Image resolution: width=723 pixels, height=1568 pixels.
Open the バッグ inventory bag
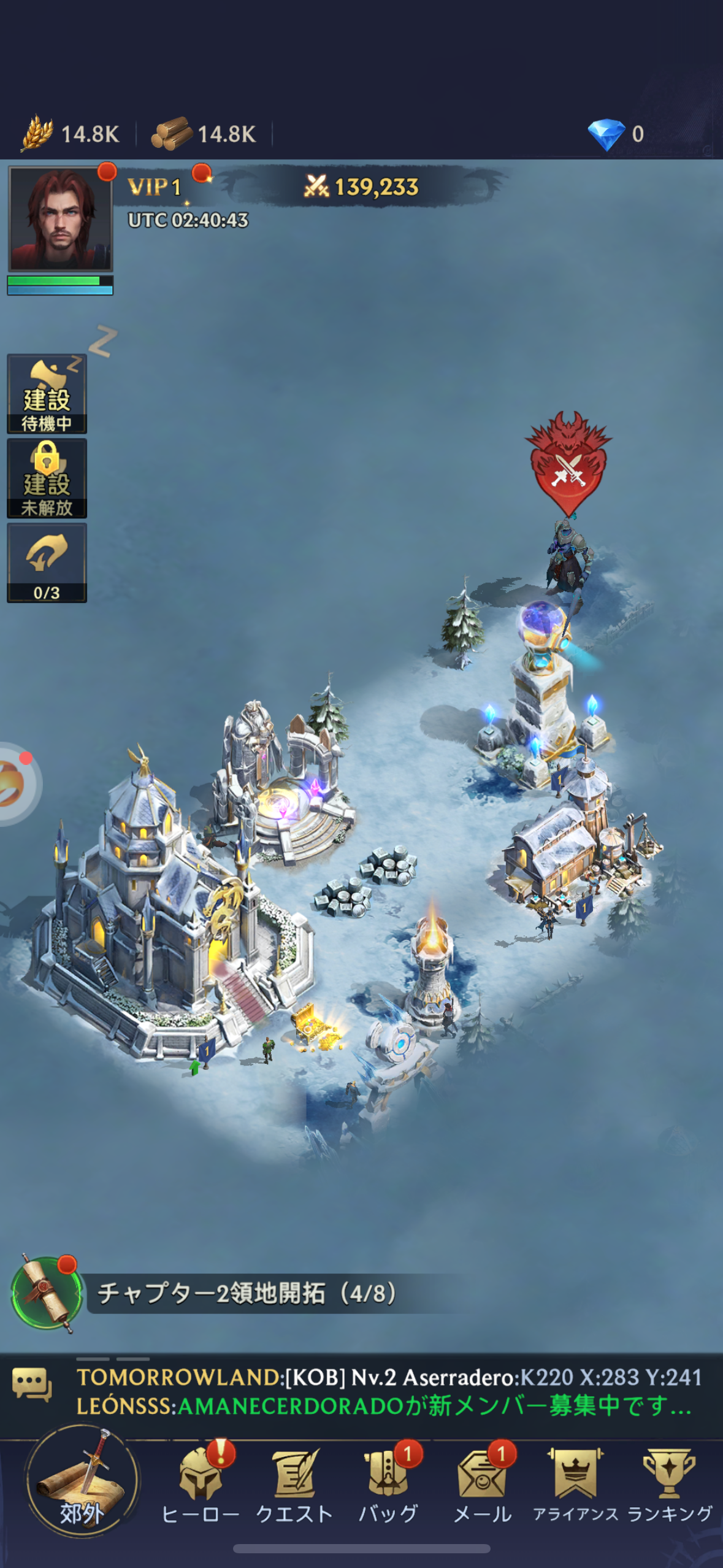point(388,1485)
